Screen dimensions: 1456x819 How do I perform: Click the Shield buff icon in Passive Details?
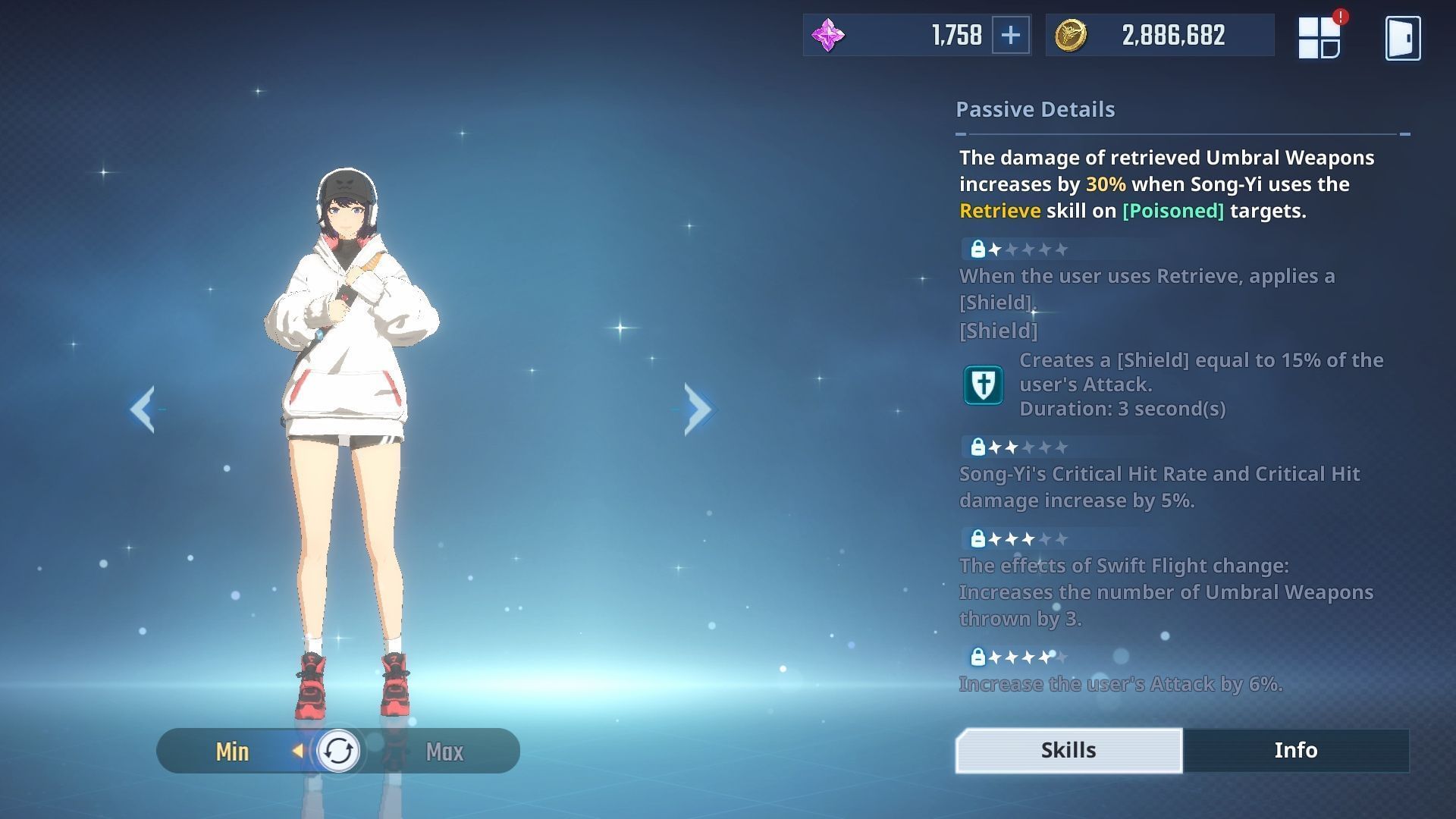tap(983, 384)
